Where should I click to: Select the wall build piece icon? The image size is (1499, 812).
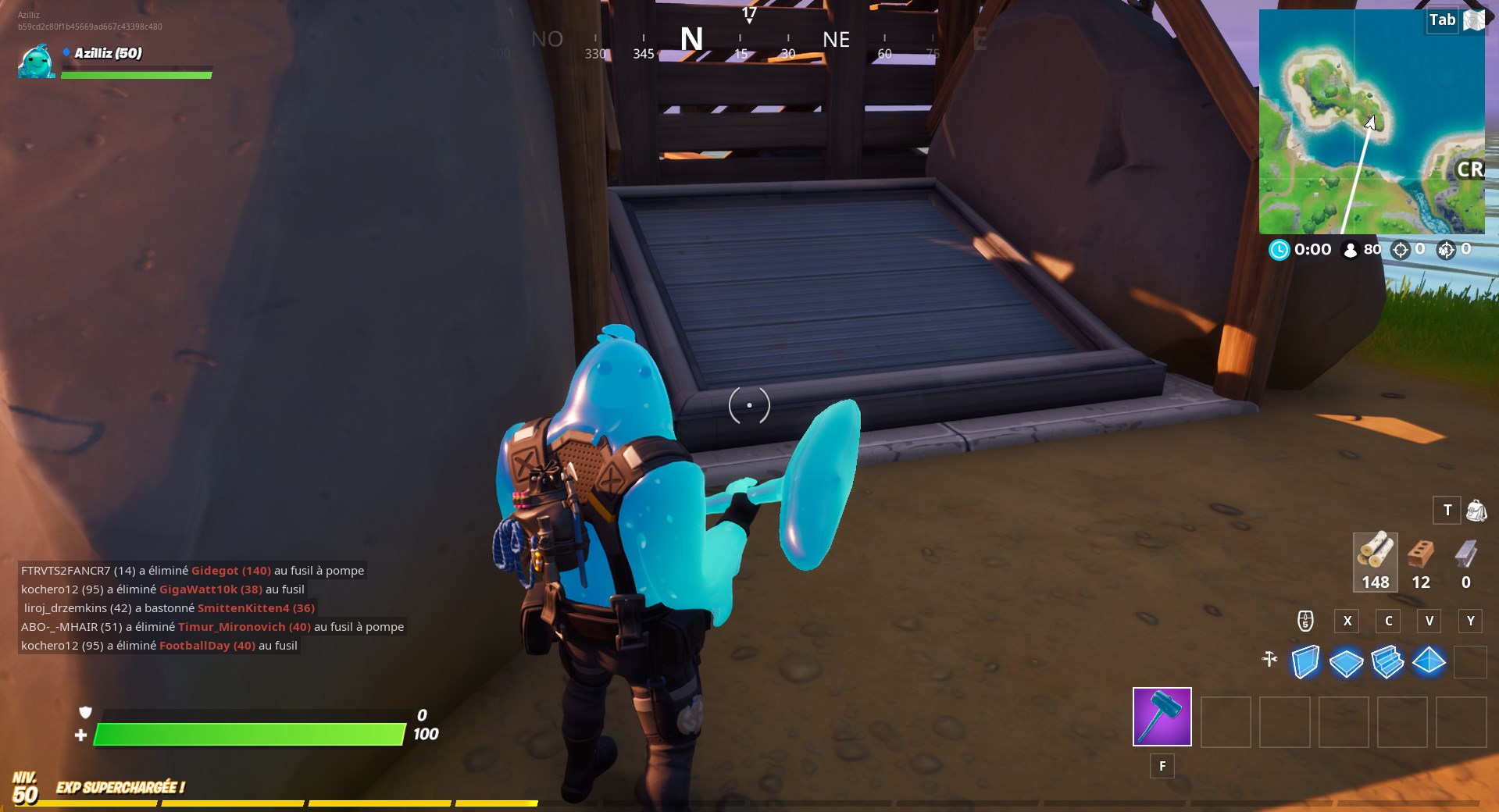pos(1305,662)
